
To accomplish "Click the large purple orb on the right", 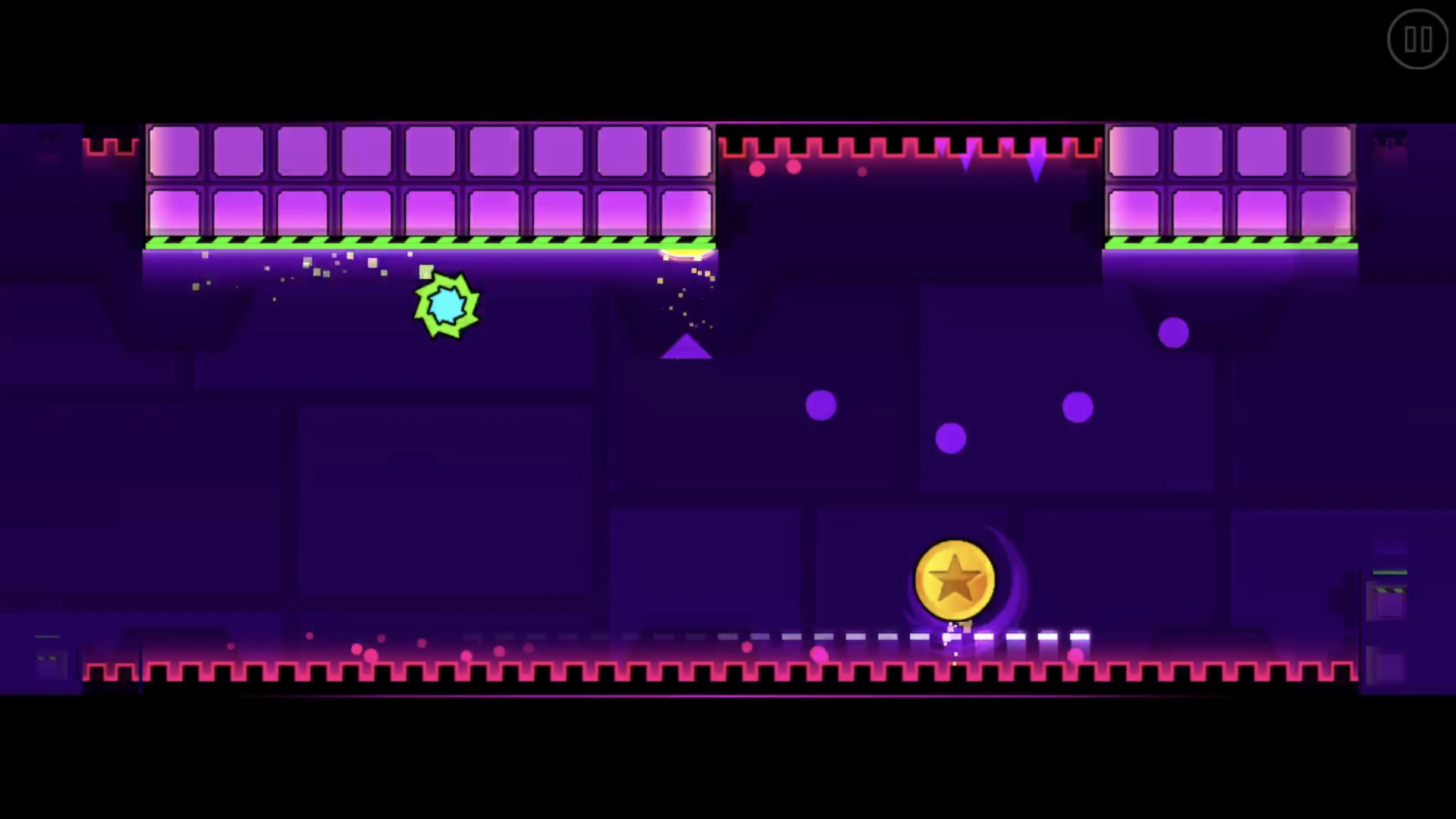I will pyautogui.click(x=1174, y=331).
